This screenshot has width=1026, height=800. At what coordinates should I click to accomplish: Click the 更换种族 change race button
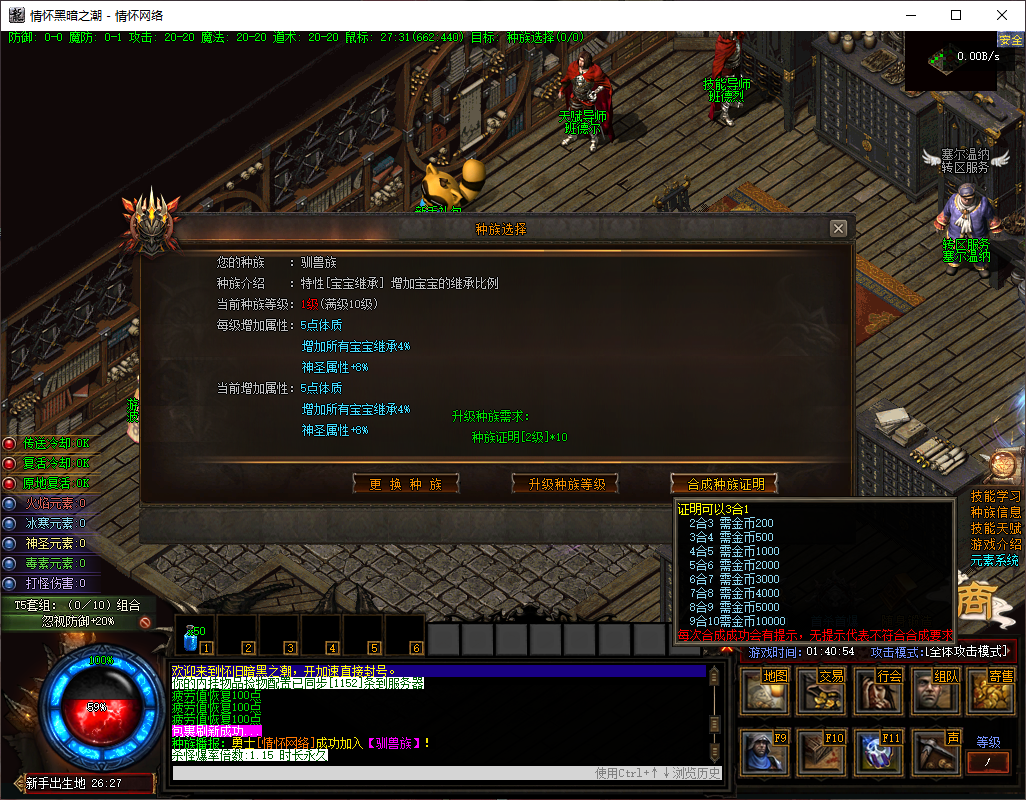pyautogui.click(x=406, y=484)
